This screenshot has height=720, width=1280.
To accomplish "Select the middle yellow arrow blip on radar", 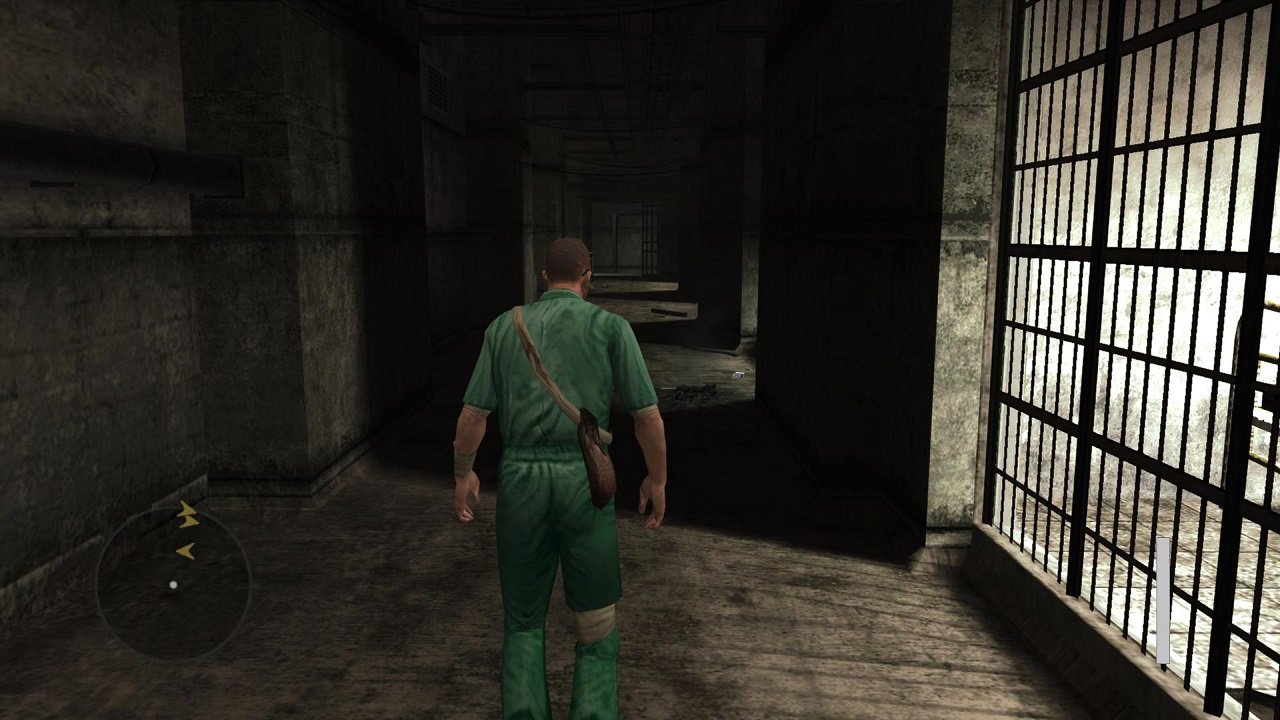I will click(x=190, y=522).
